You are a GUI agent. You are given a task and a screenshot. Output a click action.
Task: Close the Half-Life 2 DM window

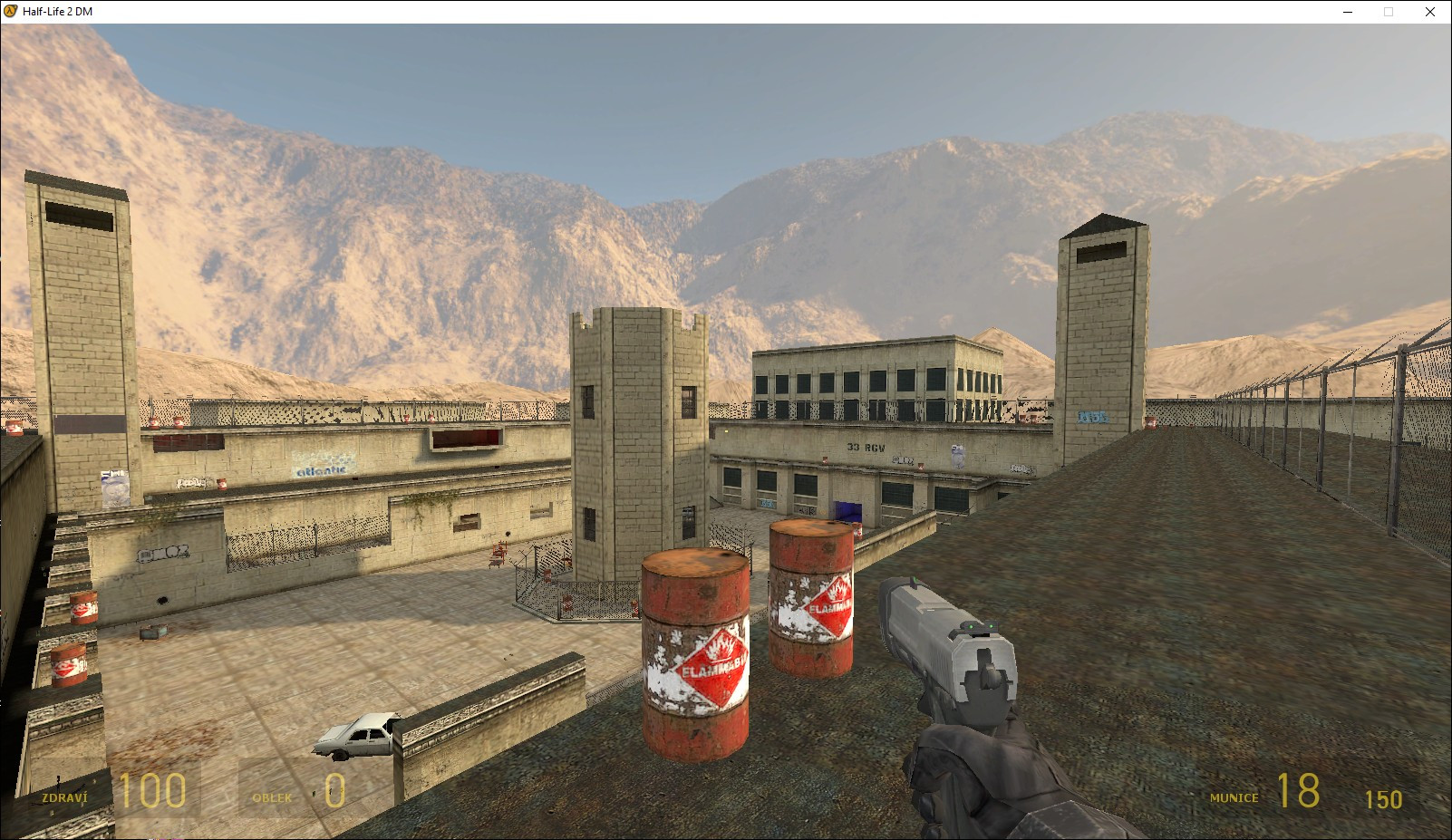(1429, 12)
